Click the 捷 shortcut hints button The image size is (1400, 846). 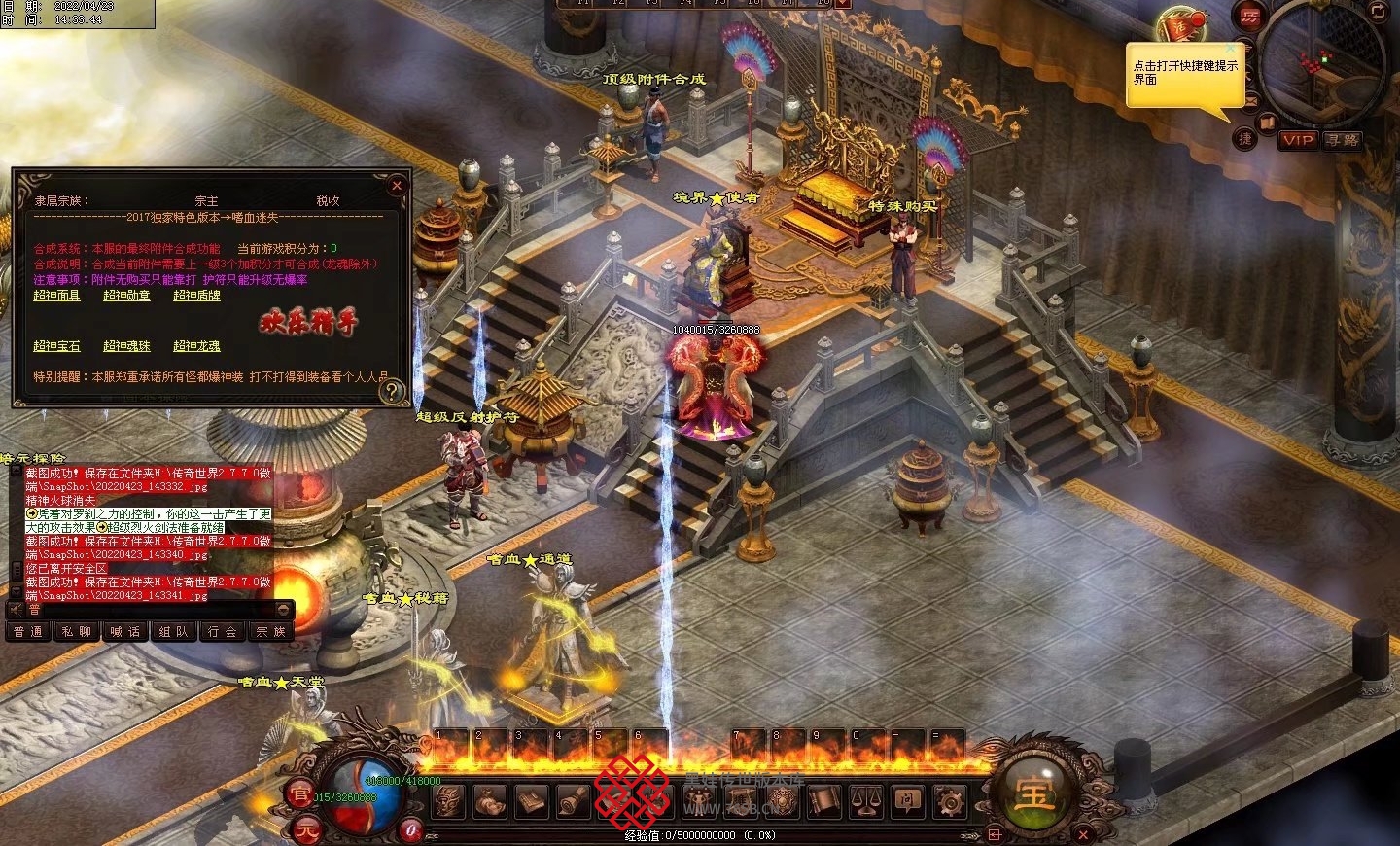[x=1245, y=139]
